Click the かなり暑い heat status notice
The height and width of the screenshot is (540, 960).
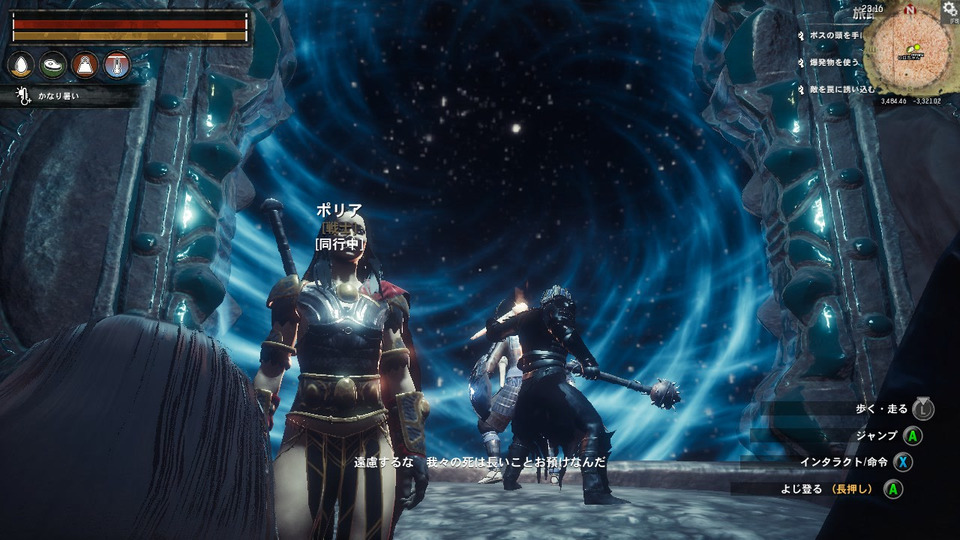[60, 97]
